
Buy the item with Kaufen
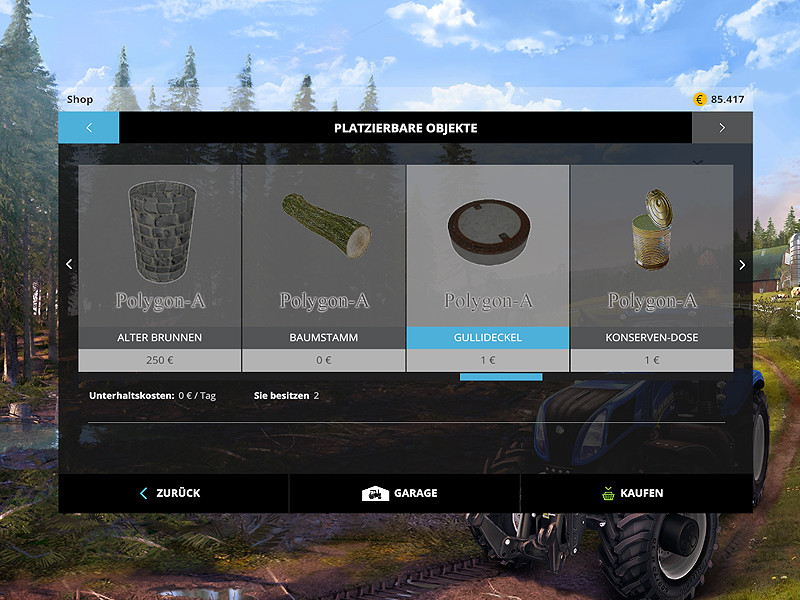[635, 493]
